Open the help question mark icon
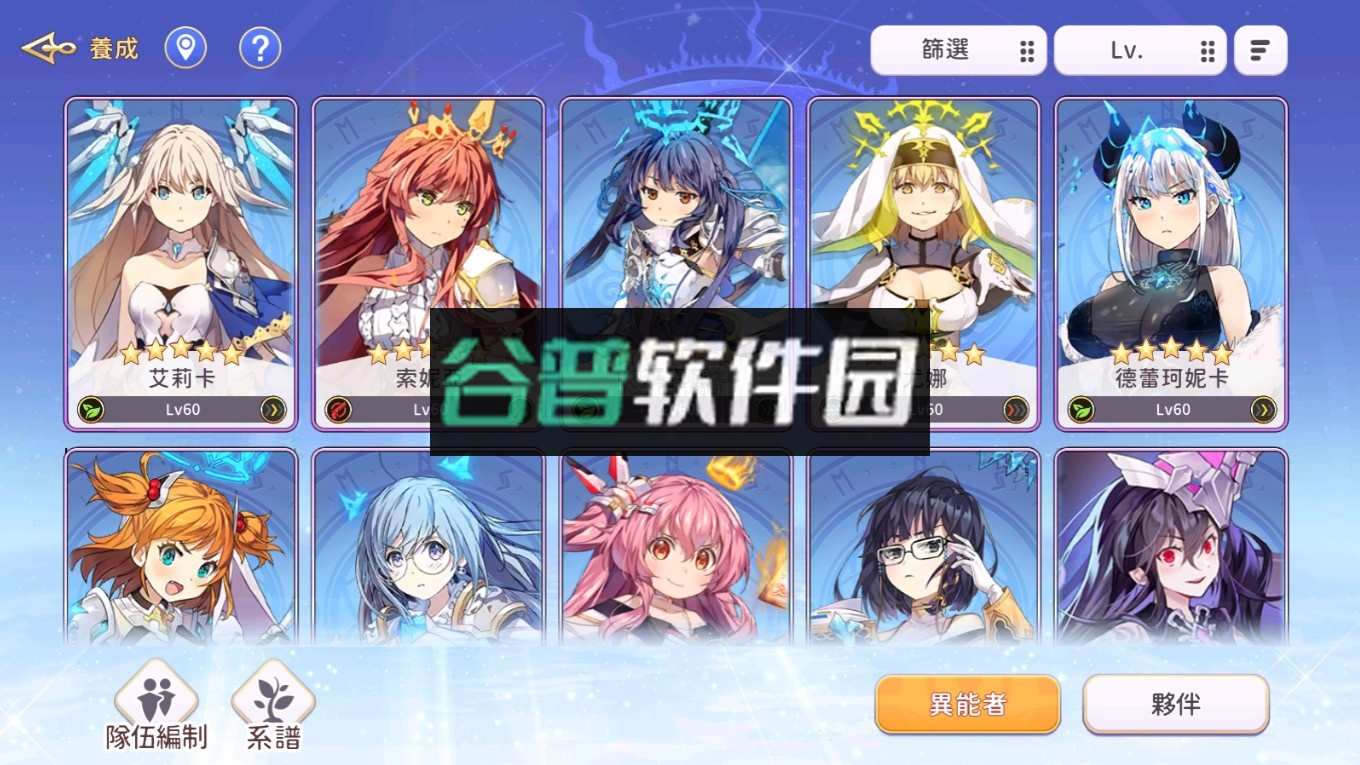Image resolution: width=1360 pixels, height=765 pixels. (x=259, y=47)
